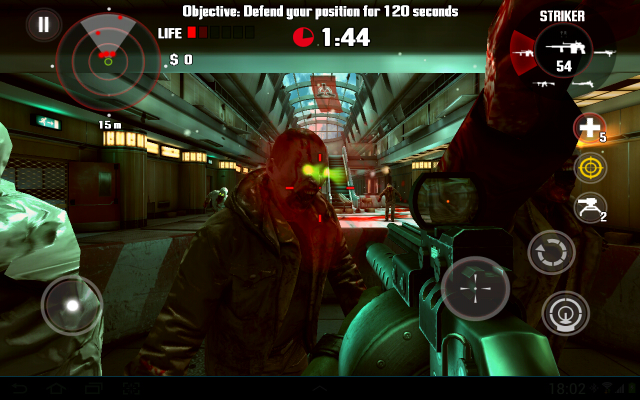Deploy the sentry turret item
The image size is (640, 400).
pos(590,207)
